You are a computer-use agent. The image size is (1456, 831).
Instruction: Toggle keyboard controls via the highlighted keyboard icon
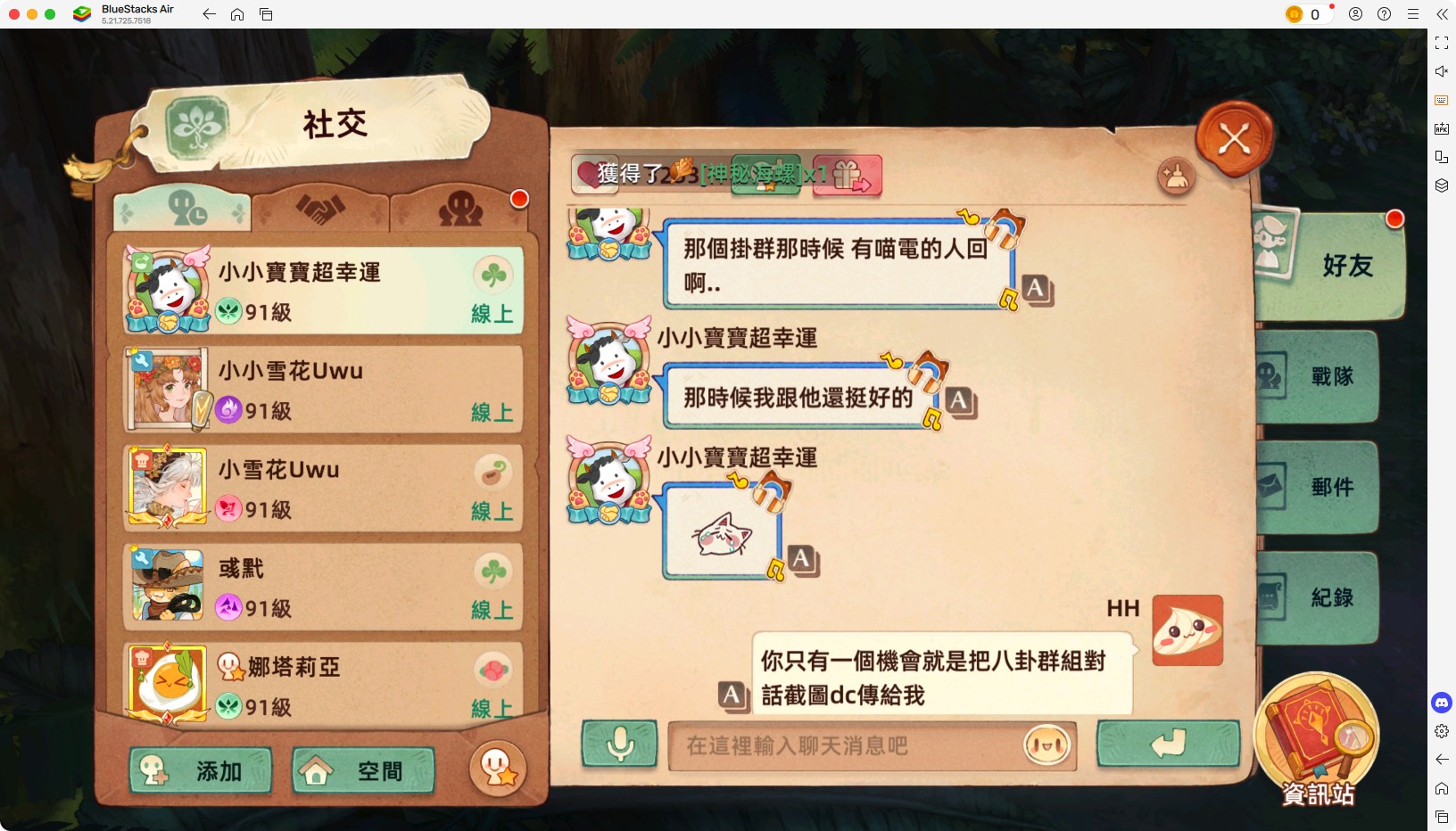coord(1442,100)
